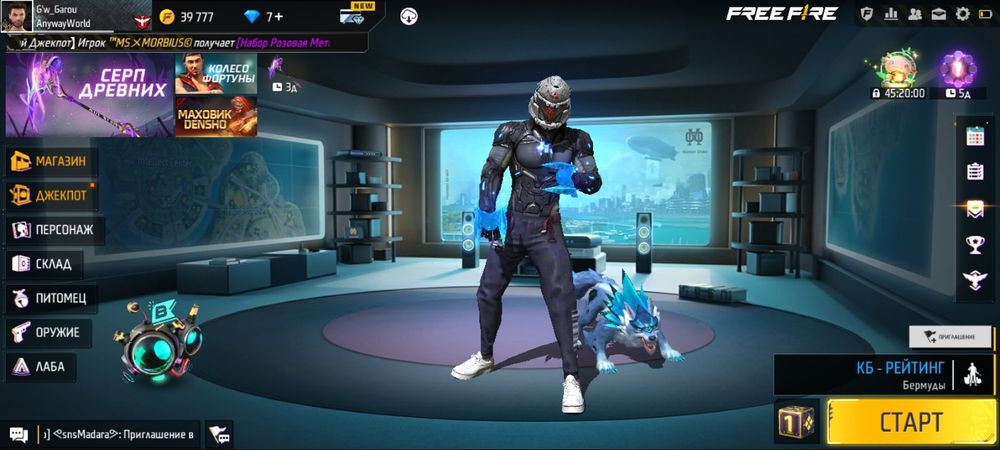The image size is (1000, 450).
Task: Click the ПРИГЛАШЕНИЕ invite button
Action: 950,337
